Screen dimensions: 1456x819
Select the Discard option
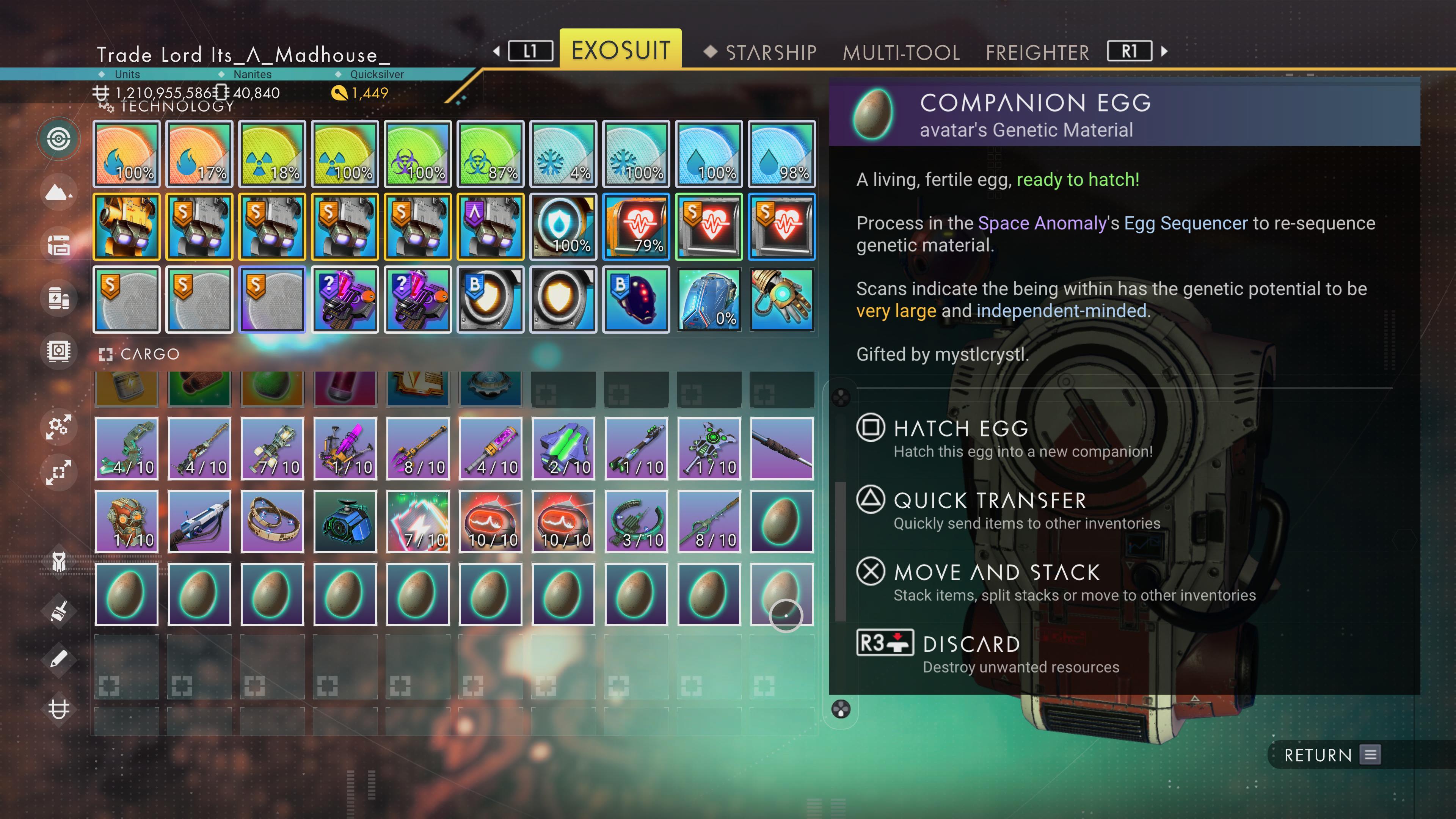[x=971, y=644]
